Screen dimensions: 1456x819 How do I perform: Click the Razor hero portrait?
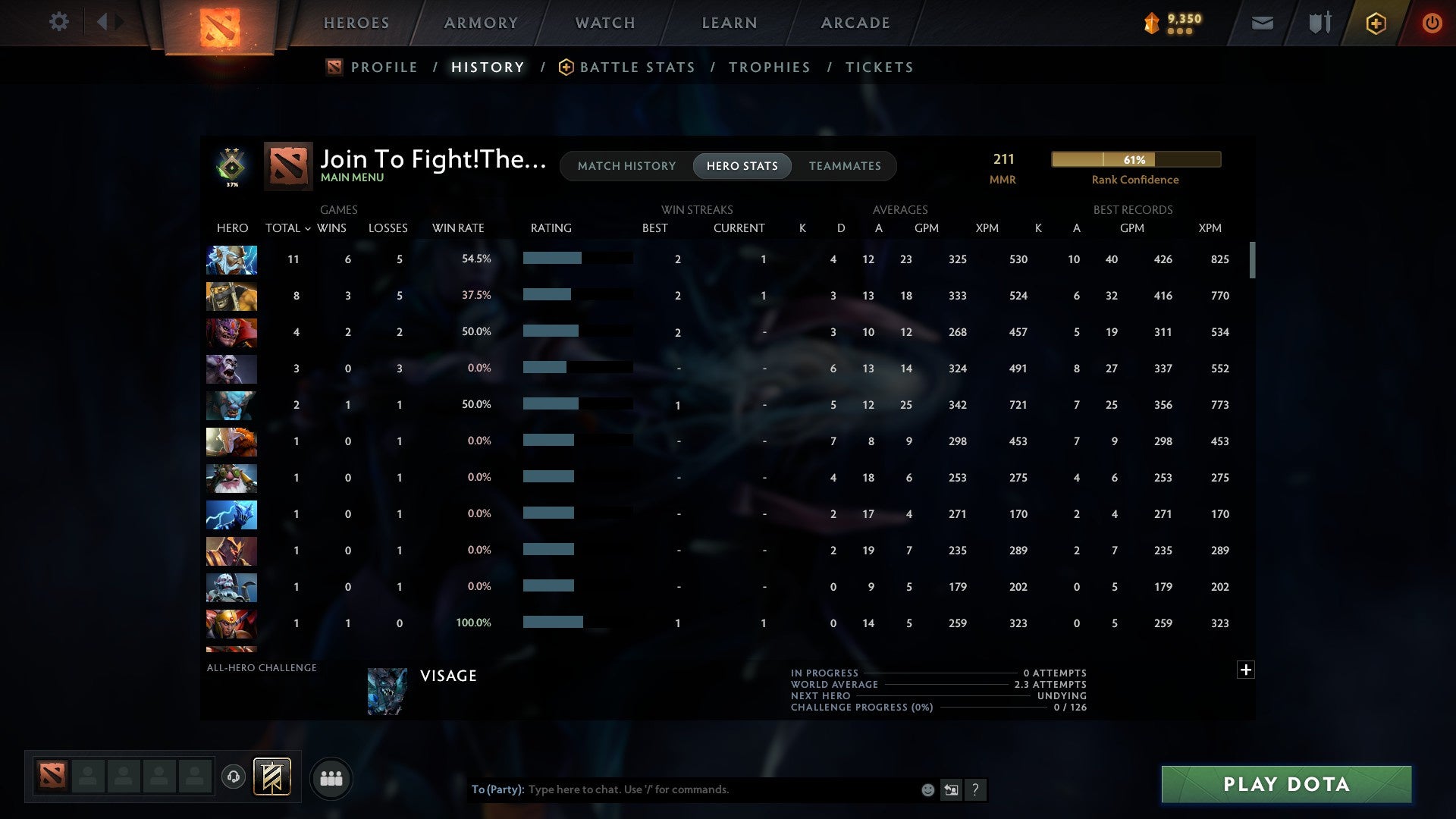231,515
